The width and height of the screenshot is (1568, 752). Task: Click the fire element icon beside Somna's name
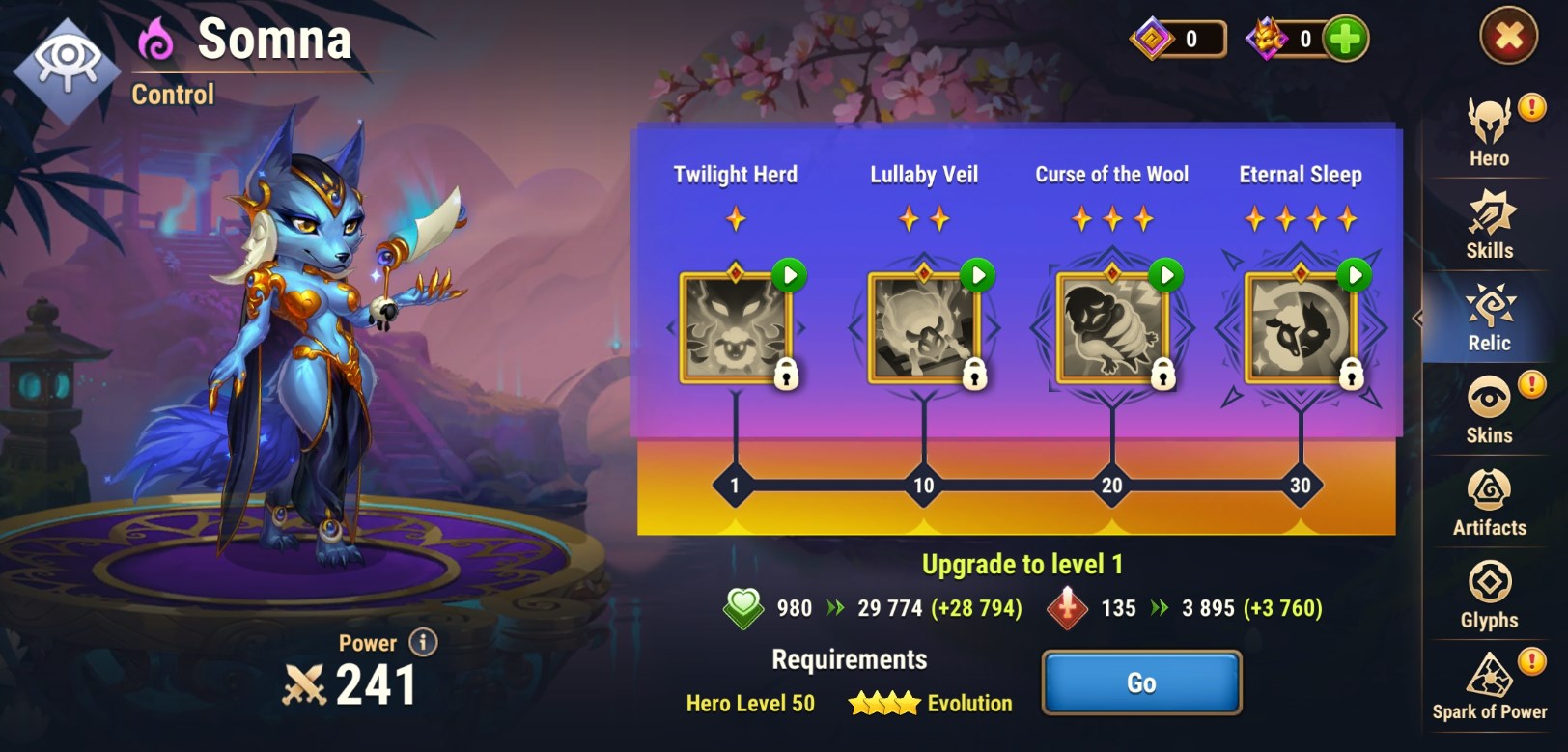pyautogui.click(x=154, y=36)
